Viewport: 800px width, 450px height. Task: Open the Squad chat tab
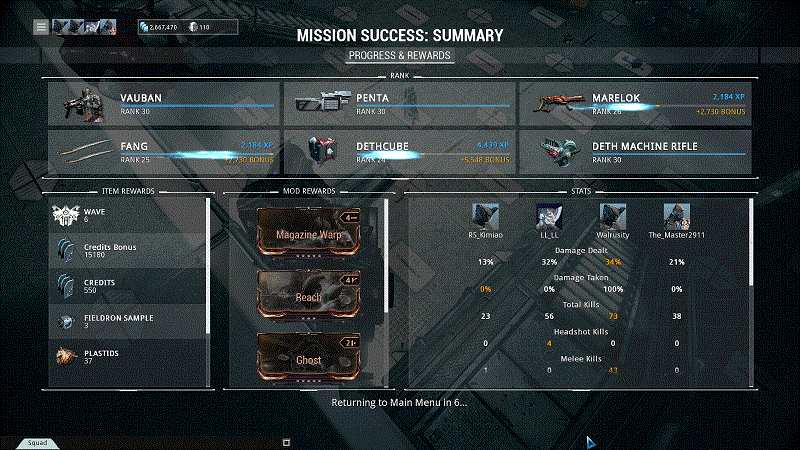tap(37, 442)
